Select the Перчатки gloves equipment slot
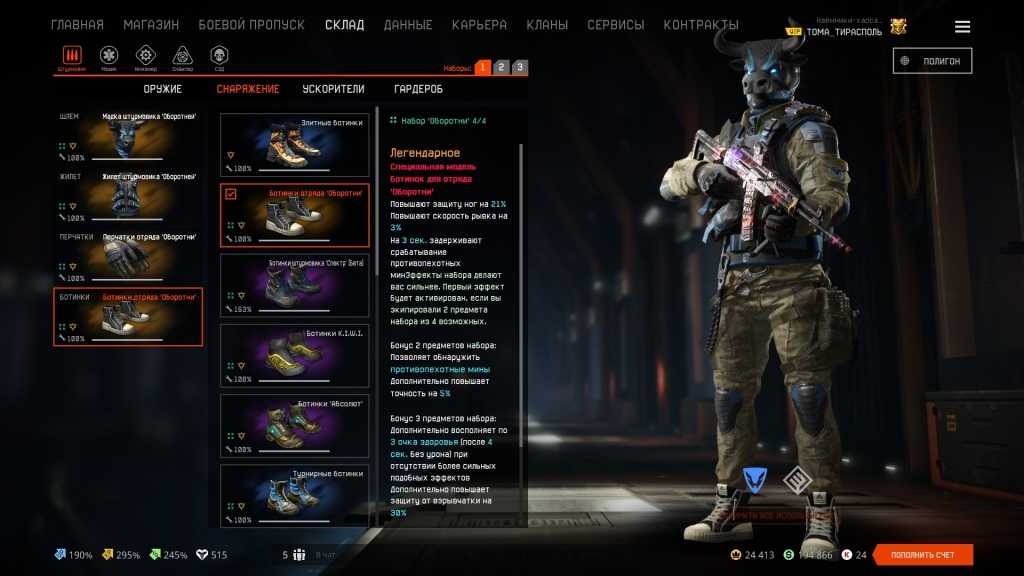This screenshot has height=576, width=1024. (128, 257)
